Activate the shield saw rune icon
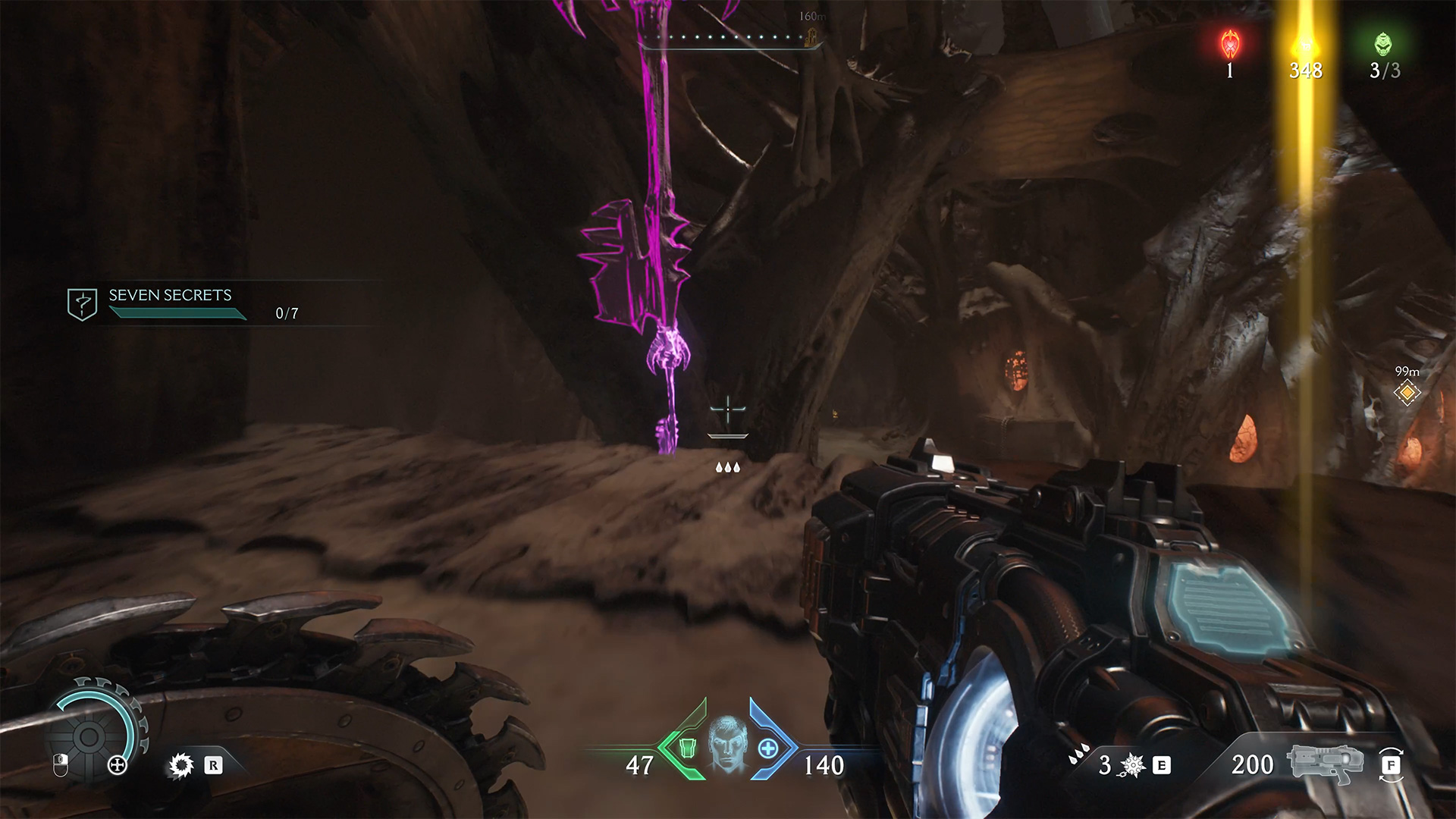Image resolution: width=1456 pixels, height=819 pixels. [x=180, y=765]
